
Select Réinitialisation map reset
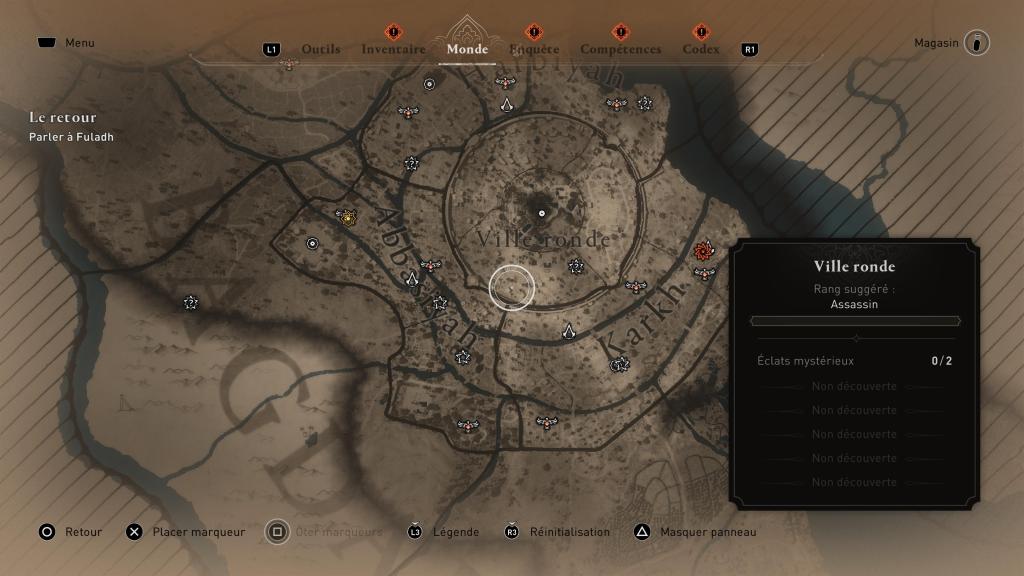[x=557, y=532]
